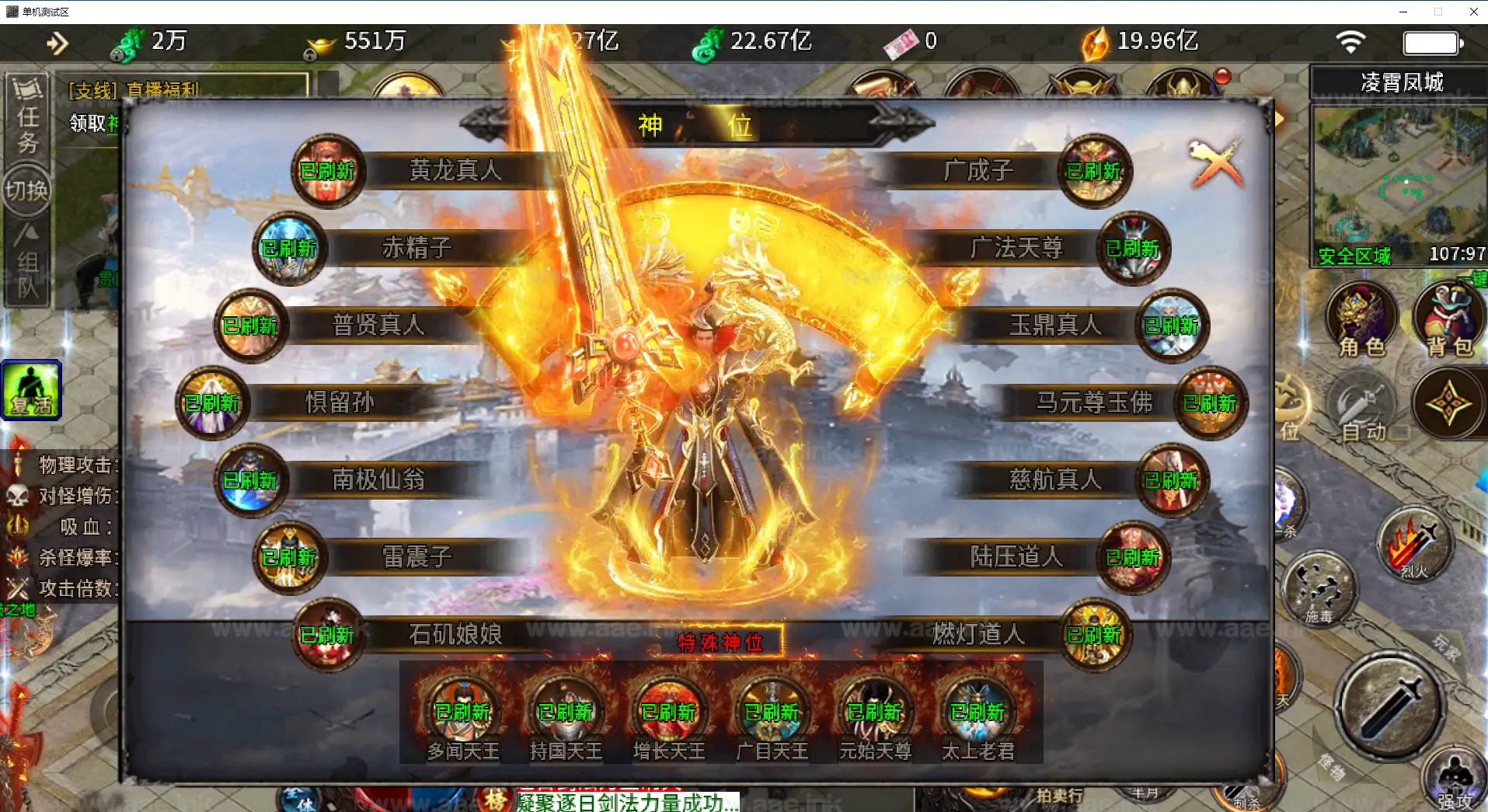Click the battery indicator at top right
Screen dimensions: 1488x812
click(x=1430, y=43)
